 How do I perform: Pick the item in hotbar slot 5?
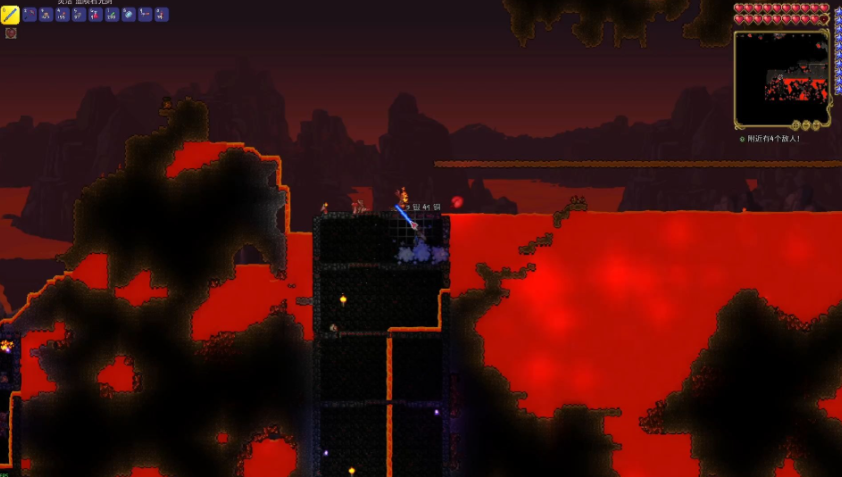tap(79, 15)
